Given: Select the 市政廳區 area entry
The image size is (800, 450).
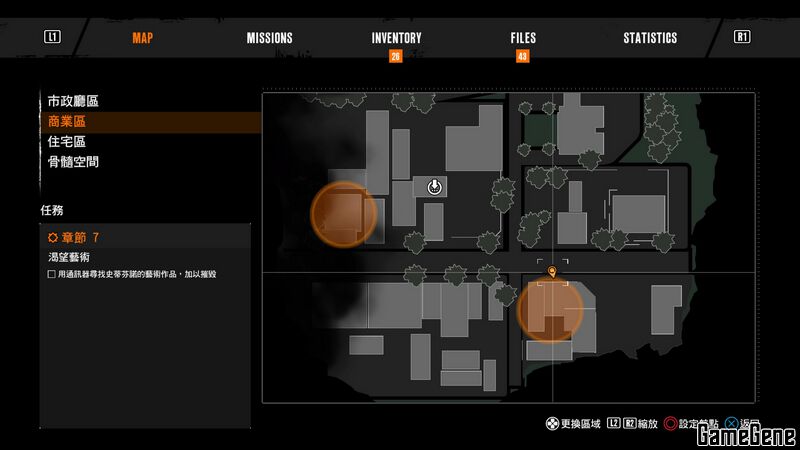Looking at the screenshot, I should [x=73, y=101].
